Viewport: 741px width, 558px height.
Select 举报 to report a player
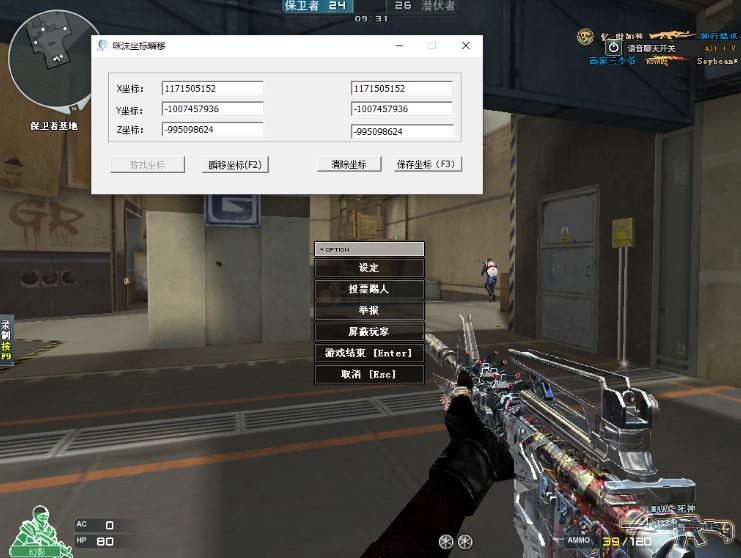coord(369,310)
